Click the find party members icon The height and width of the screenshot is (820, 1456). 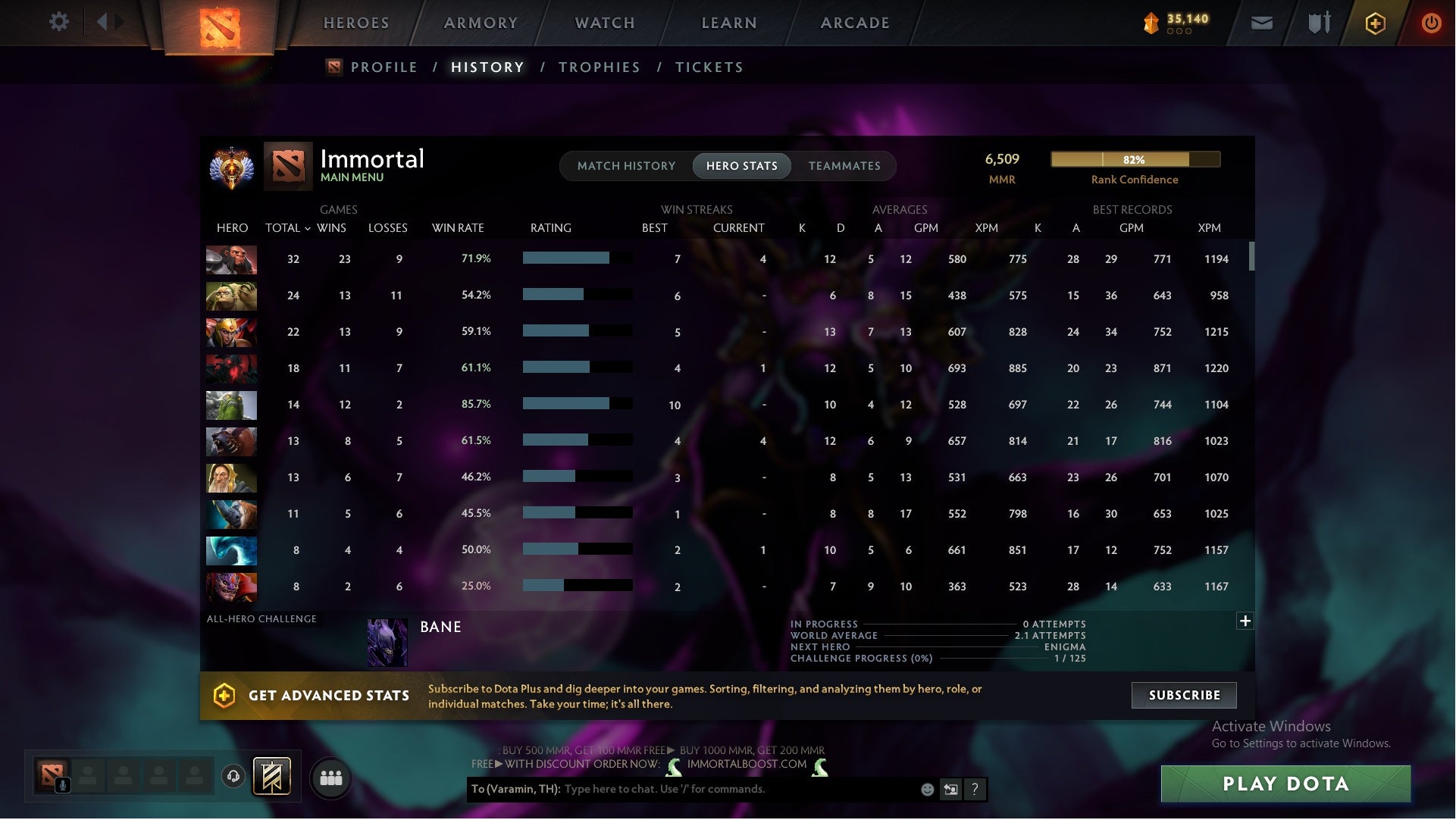[x=331, y=778]
